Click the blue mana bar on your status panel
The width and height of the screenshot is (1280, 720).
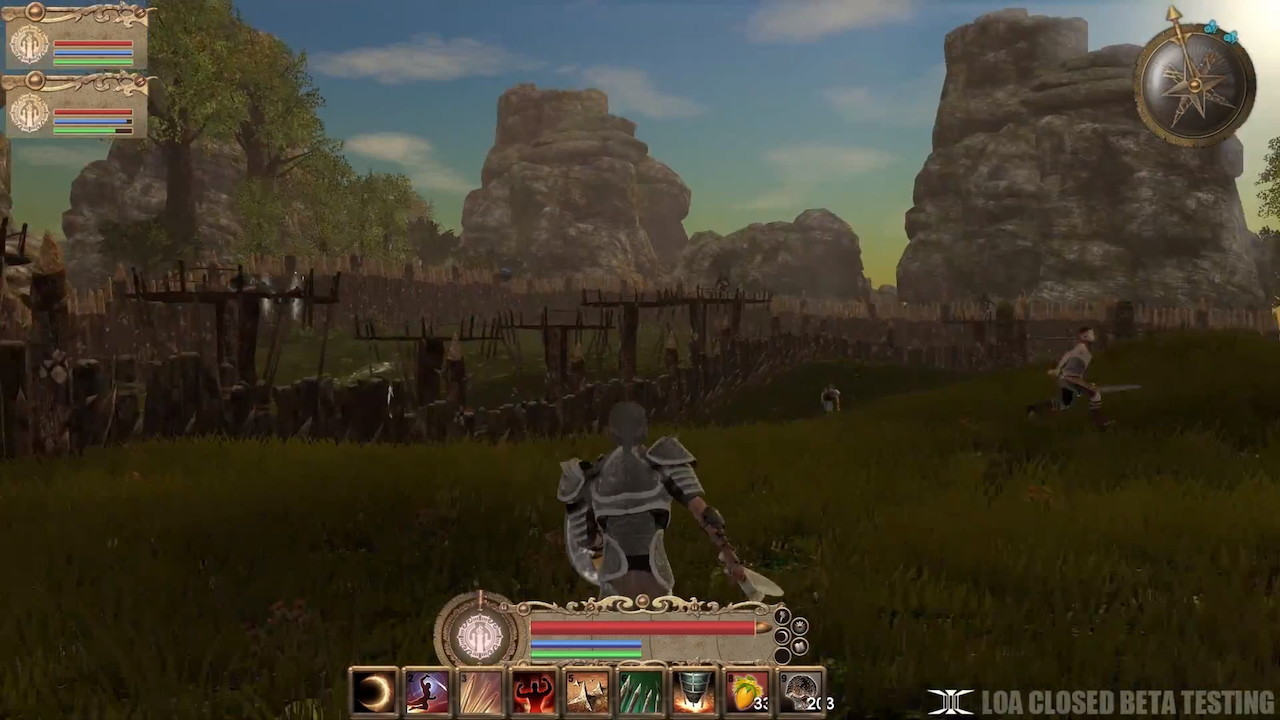click(x=585, y=645)
